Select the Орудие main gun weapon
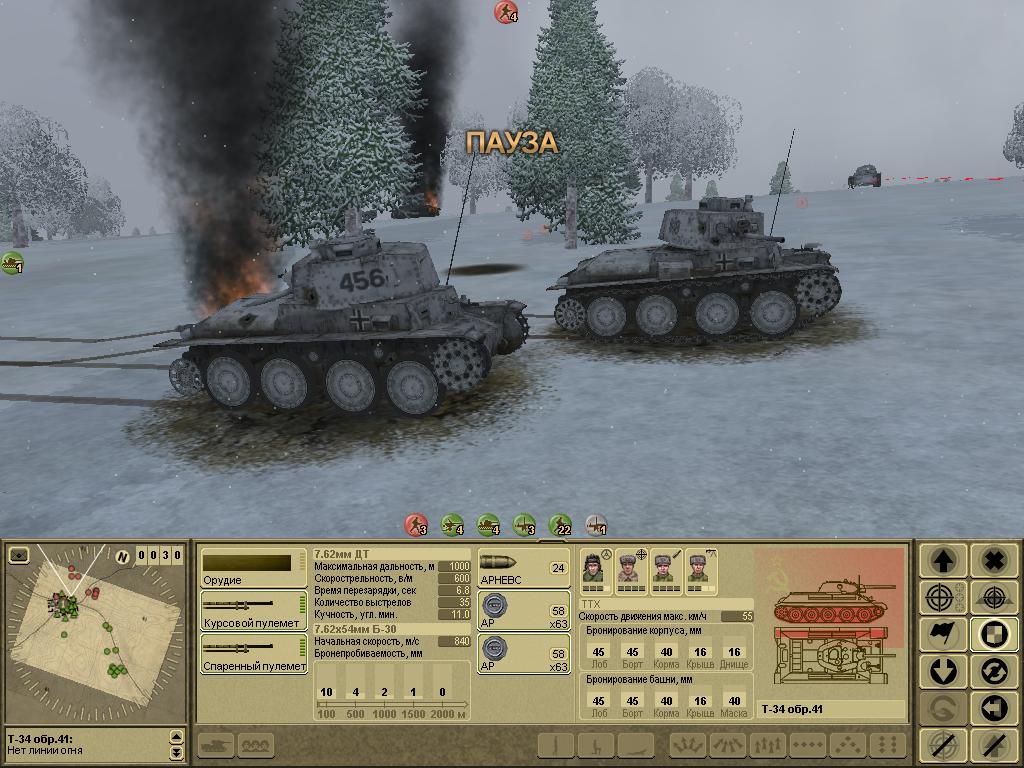The height and width of the screenshot is (768, 1024). (253, 568)
